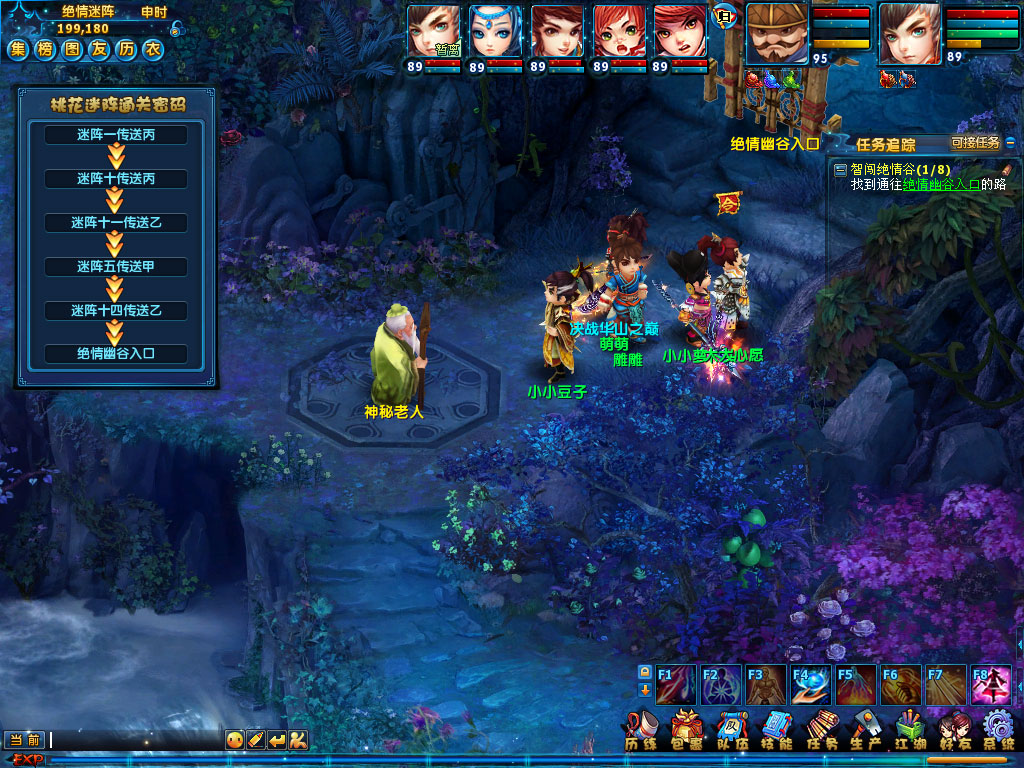The height and width of the screenshot is (768, 1024).
Task: Open the chat emoji smiley picker
Action: [235, 740]
